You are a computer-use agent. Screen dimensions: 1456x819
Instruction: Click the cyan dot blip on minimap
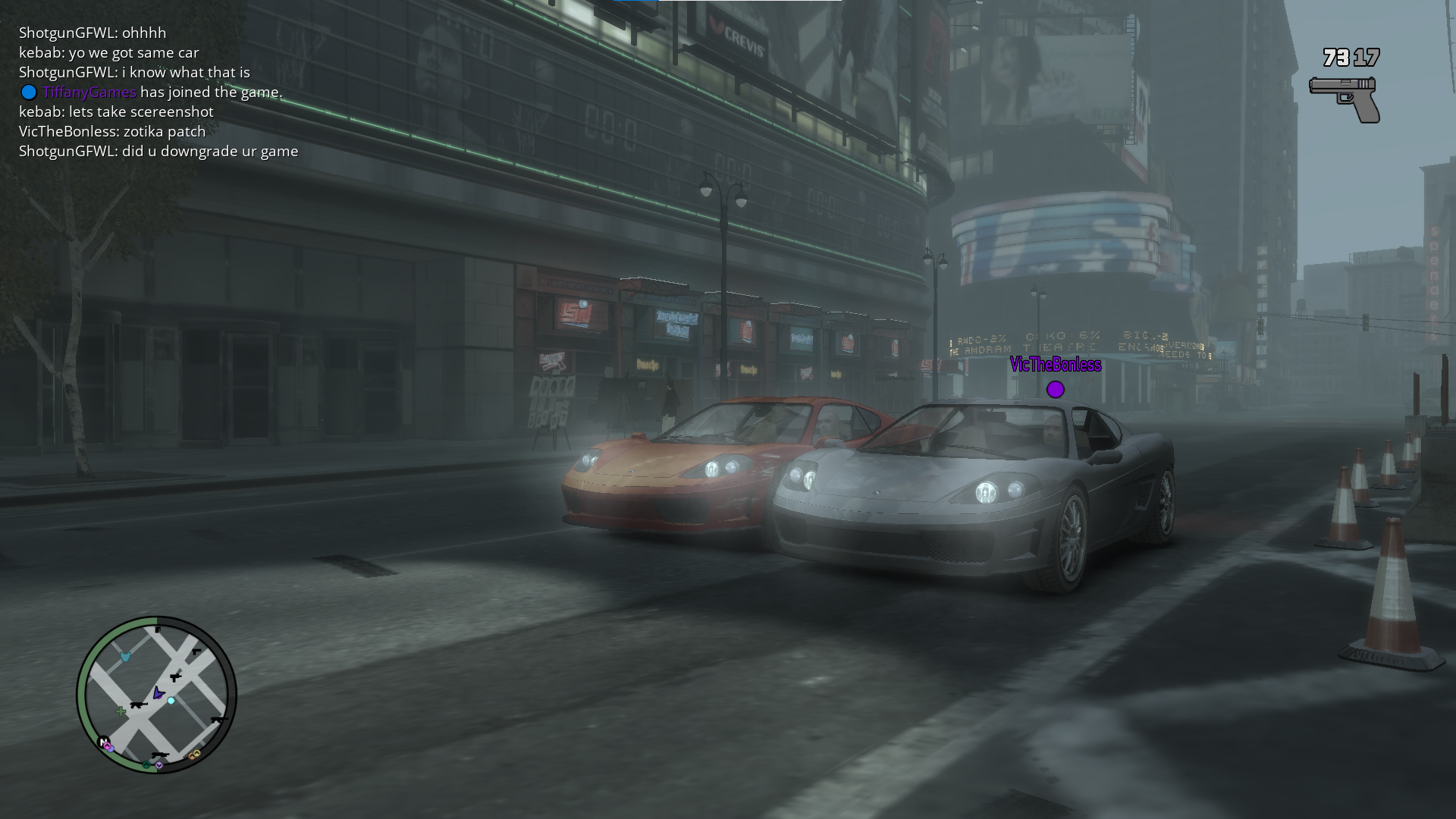point(171,701)
